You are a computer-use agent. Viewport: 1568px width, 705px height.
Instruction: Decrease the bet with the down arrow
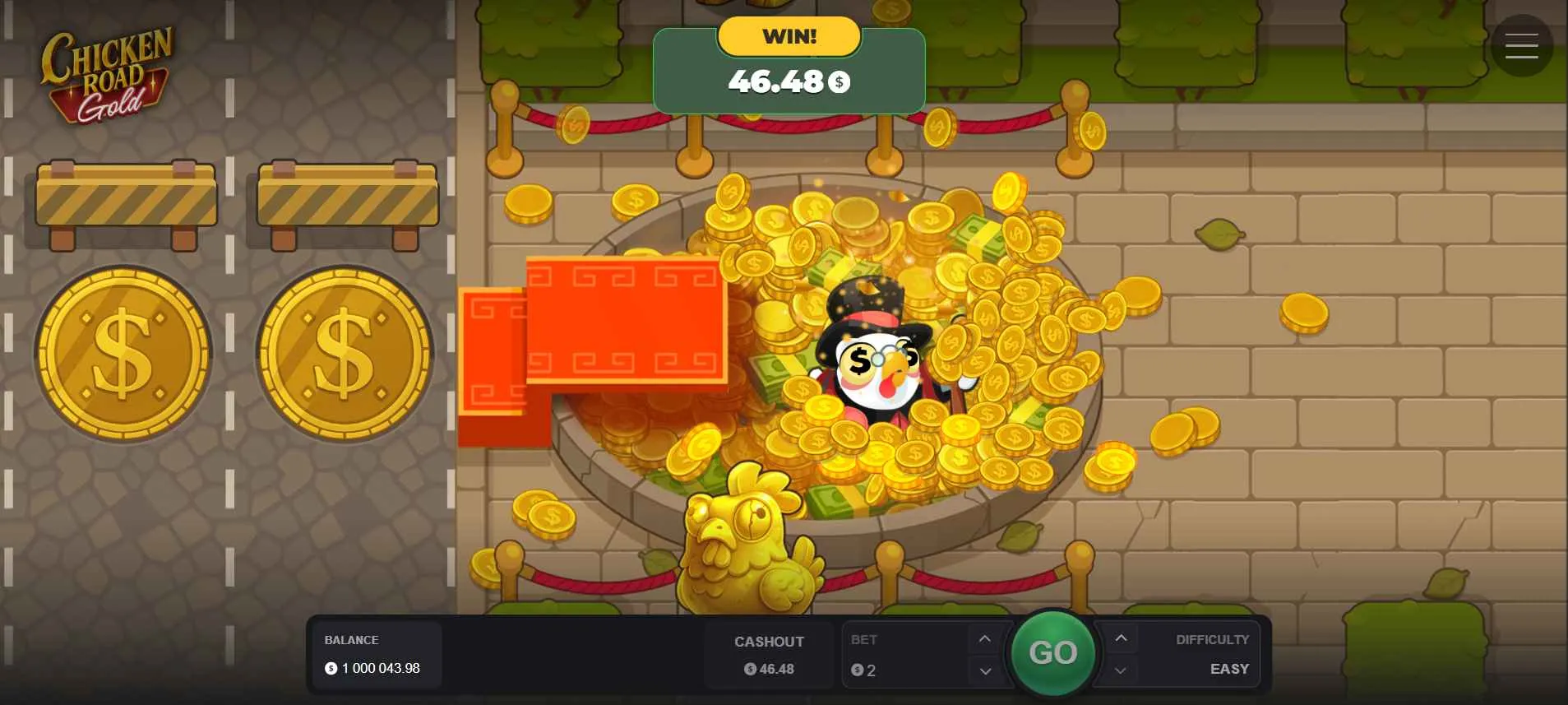985,671
